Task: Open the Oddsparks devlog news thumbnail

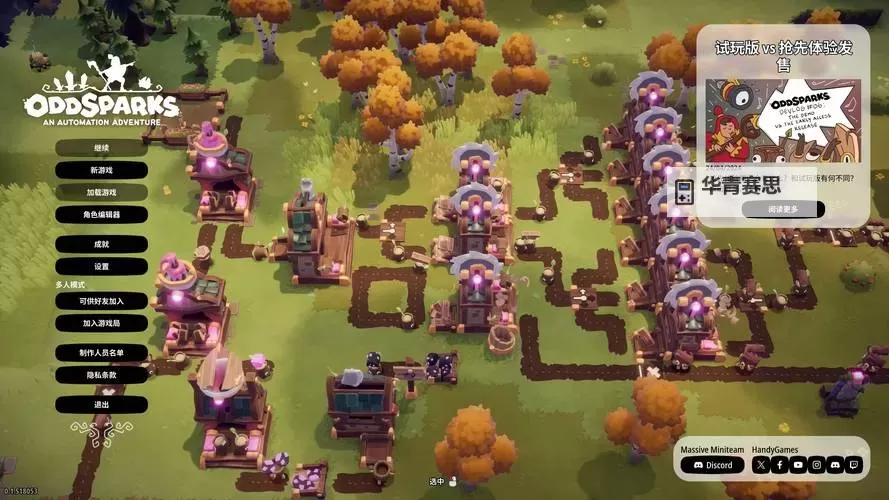Action: pos(783,120)
